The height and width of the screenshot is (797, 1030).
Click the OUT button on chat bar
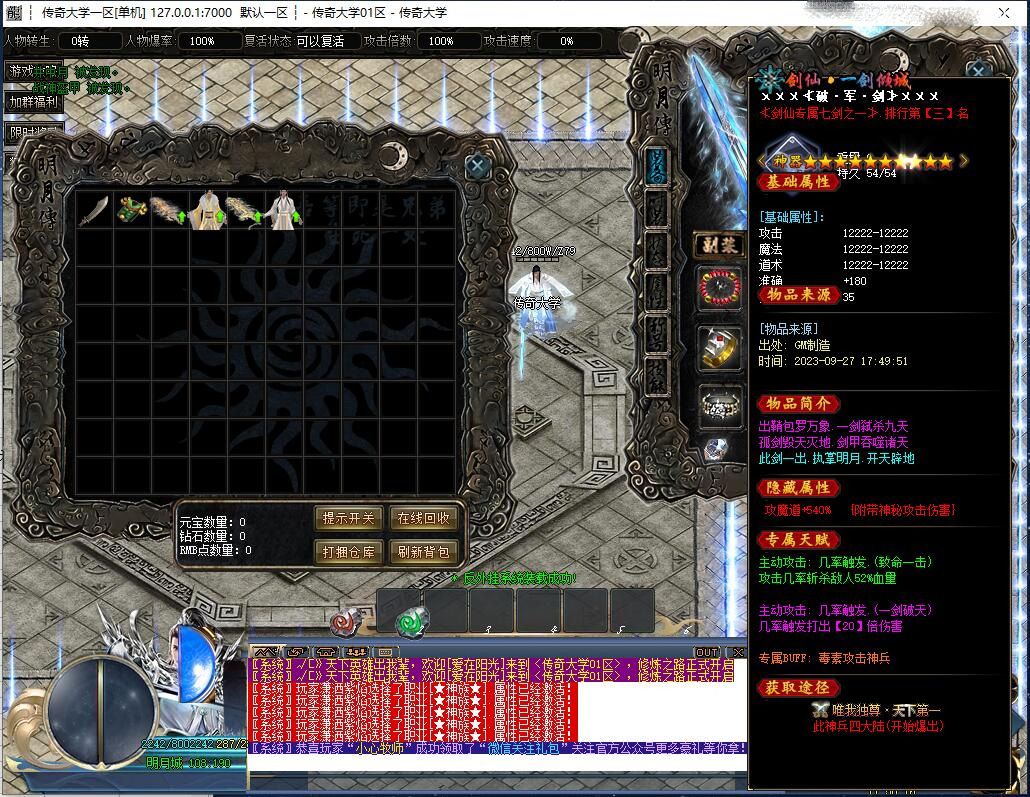tap(707, 652)
